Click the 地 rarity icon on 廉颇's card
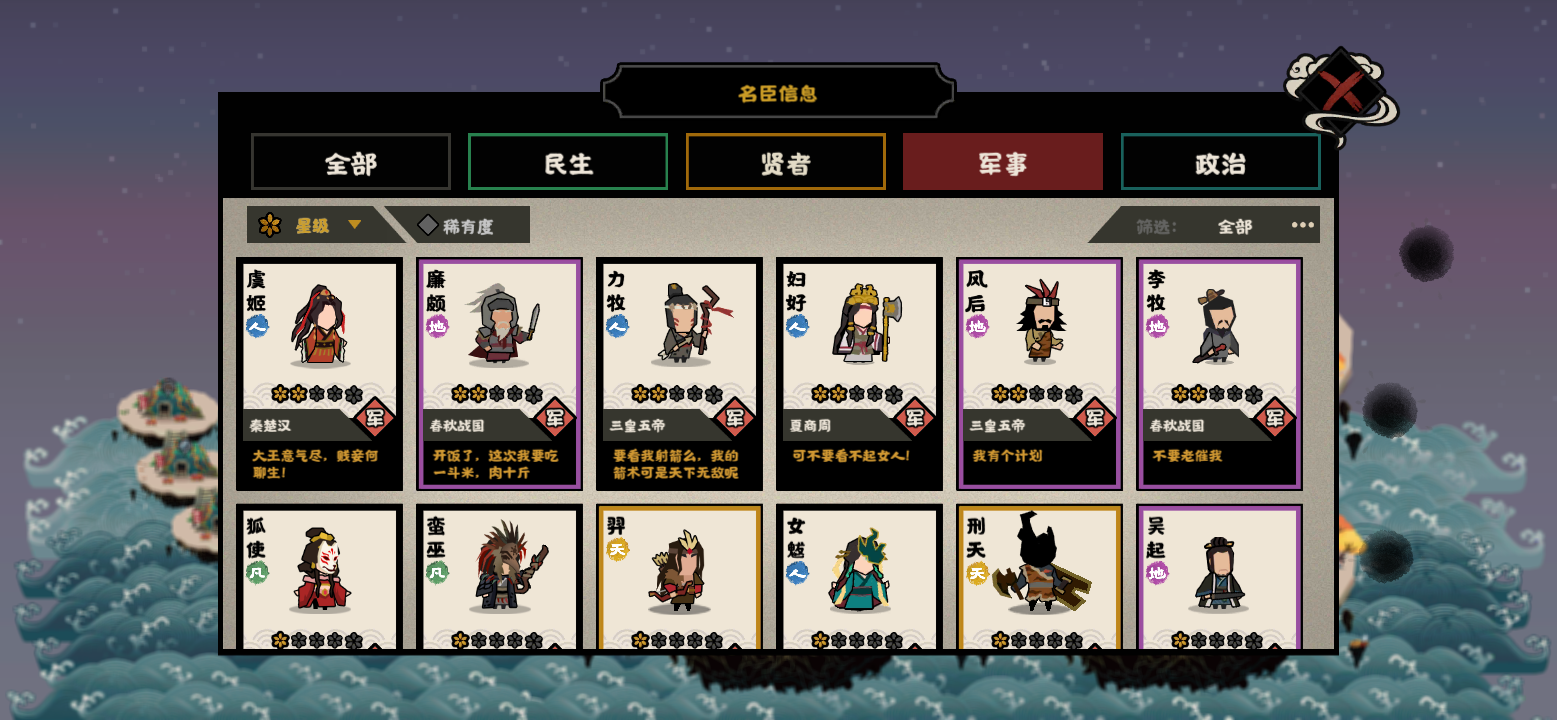Viewport: 1557px width, 720px height. click(434, 327)
